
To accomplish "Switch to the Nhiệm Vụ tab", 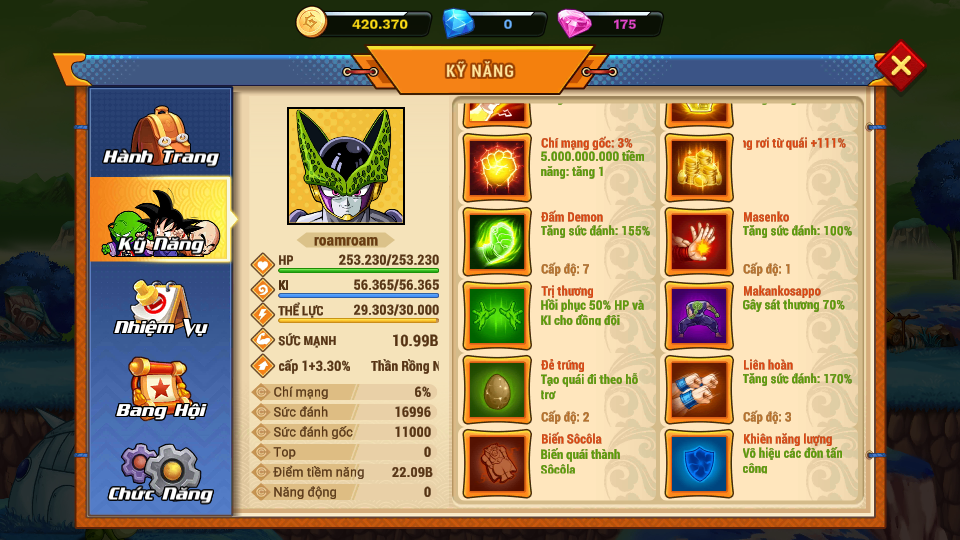I will [x=161, y=306].
